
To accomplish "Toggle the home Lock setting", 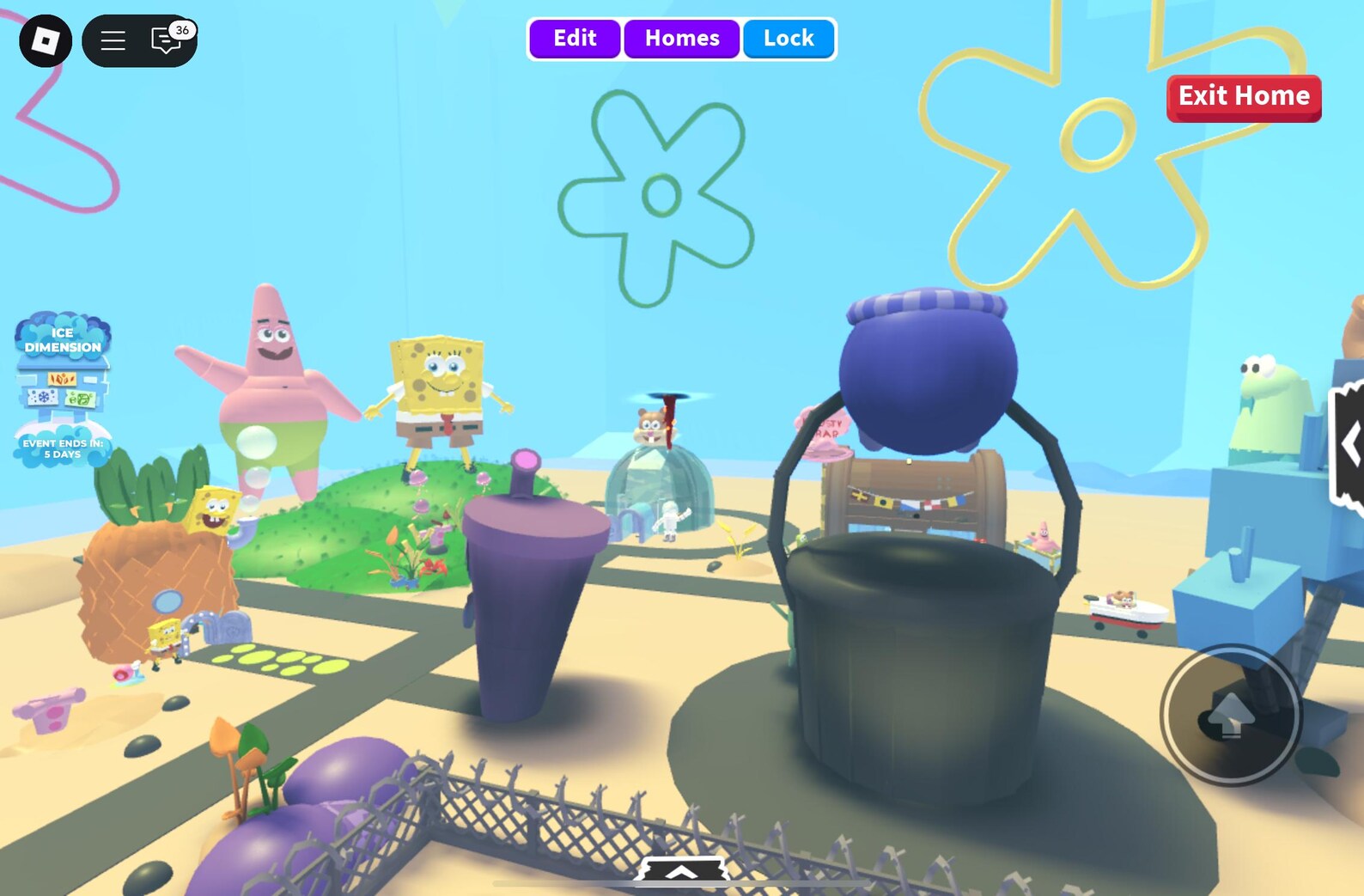I will (788, 38).
